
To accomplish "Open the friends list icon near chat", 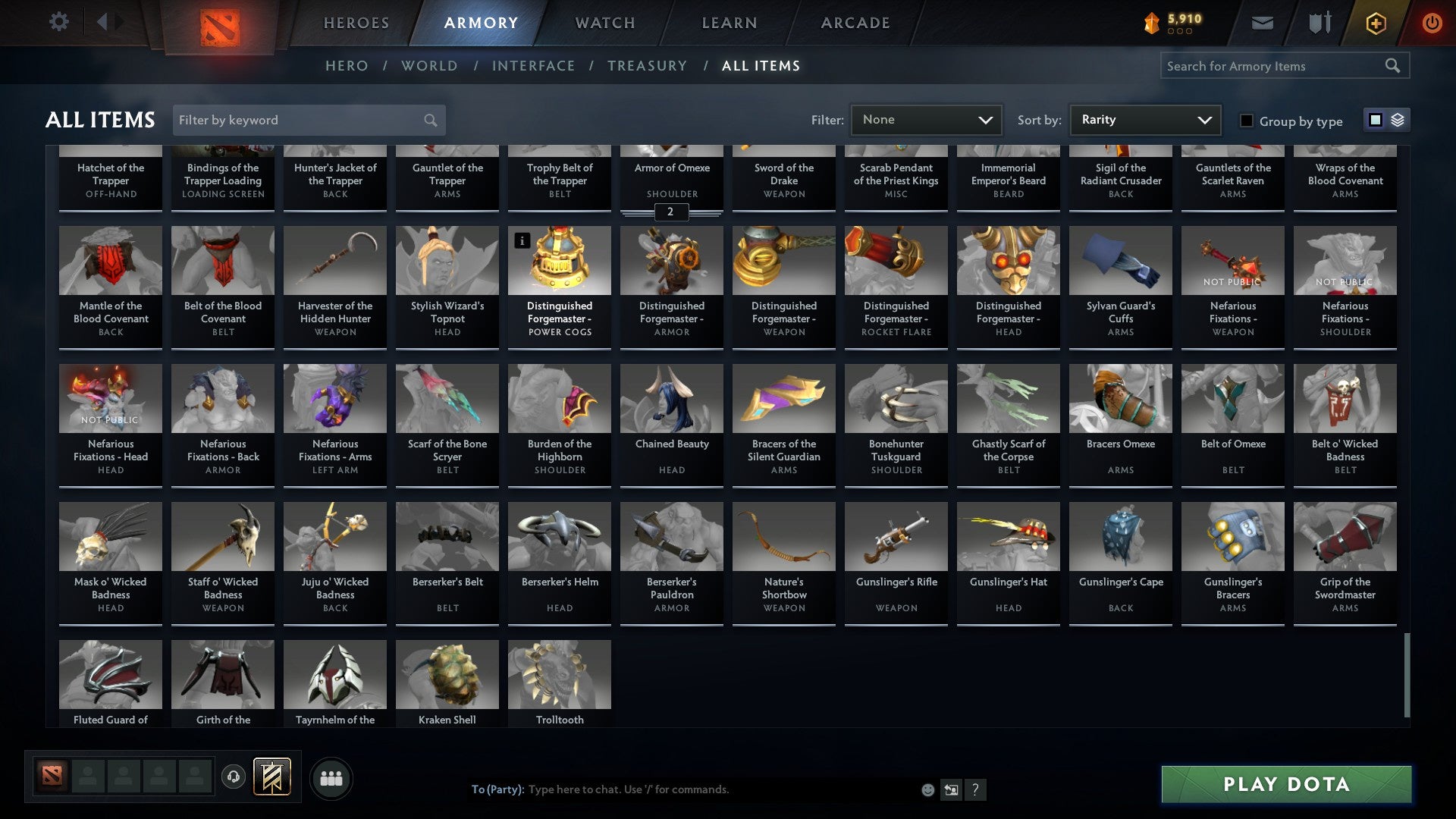I will point(331,777).
